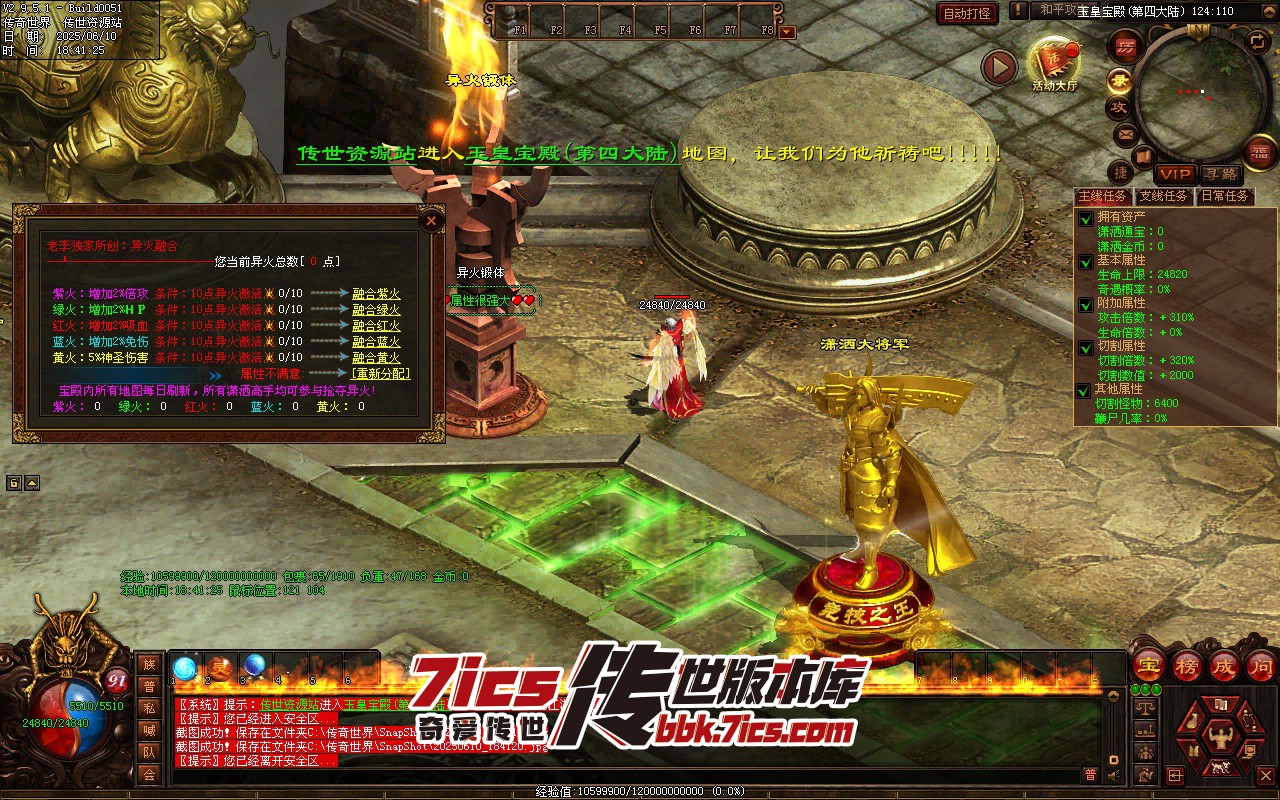Open the VIP button below the minimap
This screenshot has height=800, width=1280.
[1176, 175]
